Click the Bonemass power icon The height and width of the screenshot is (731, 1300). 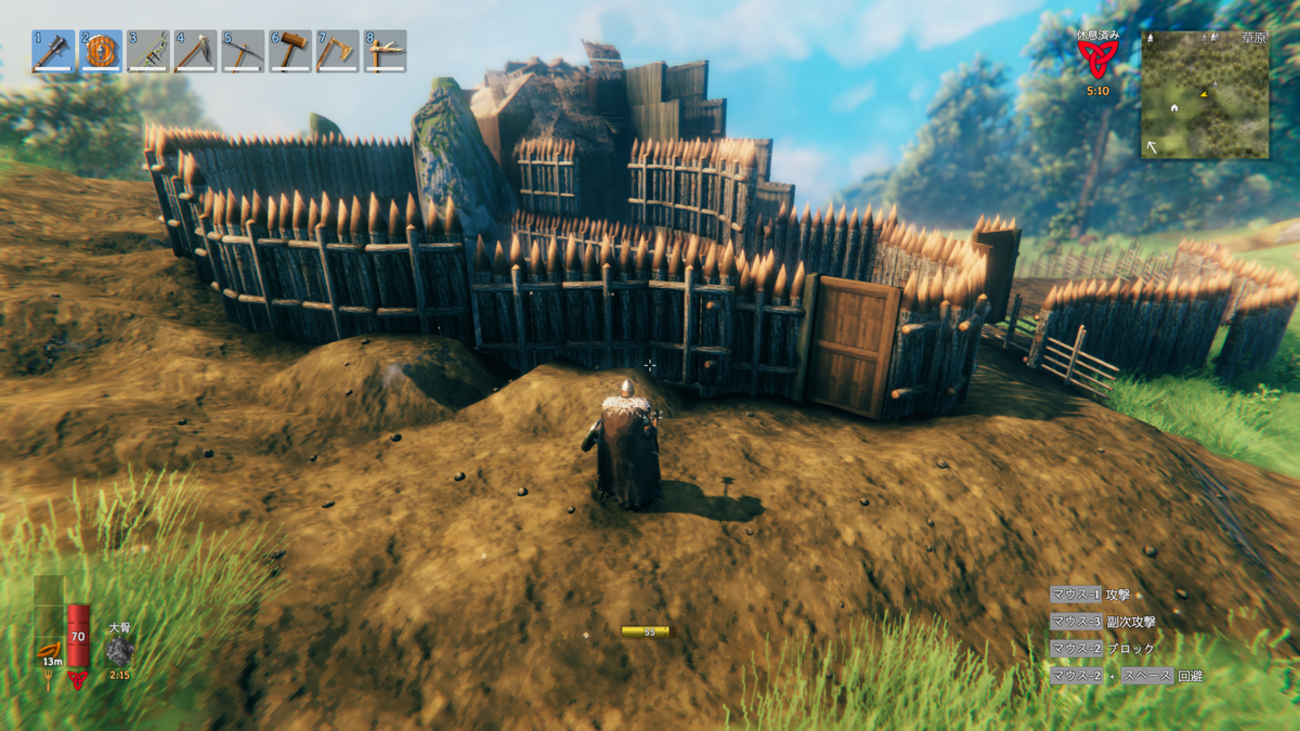[120, 652]
